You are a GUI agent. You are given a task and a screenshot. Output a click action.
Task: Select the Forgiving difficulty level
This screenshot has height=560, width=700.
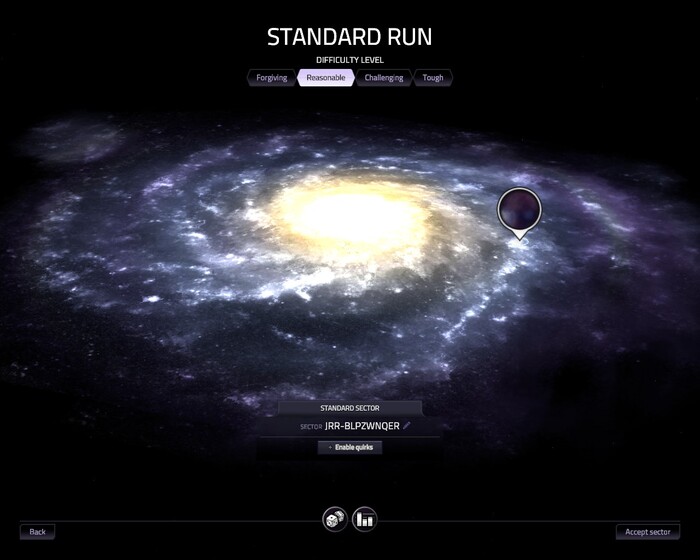pos(272,77)
